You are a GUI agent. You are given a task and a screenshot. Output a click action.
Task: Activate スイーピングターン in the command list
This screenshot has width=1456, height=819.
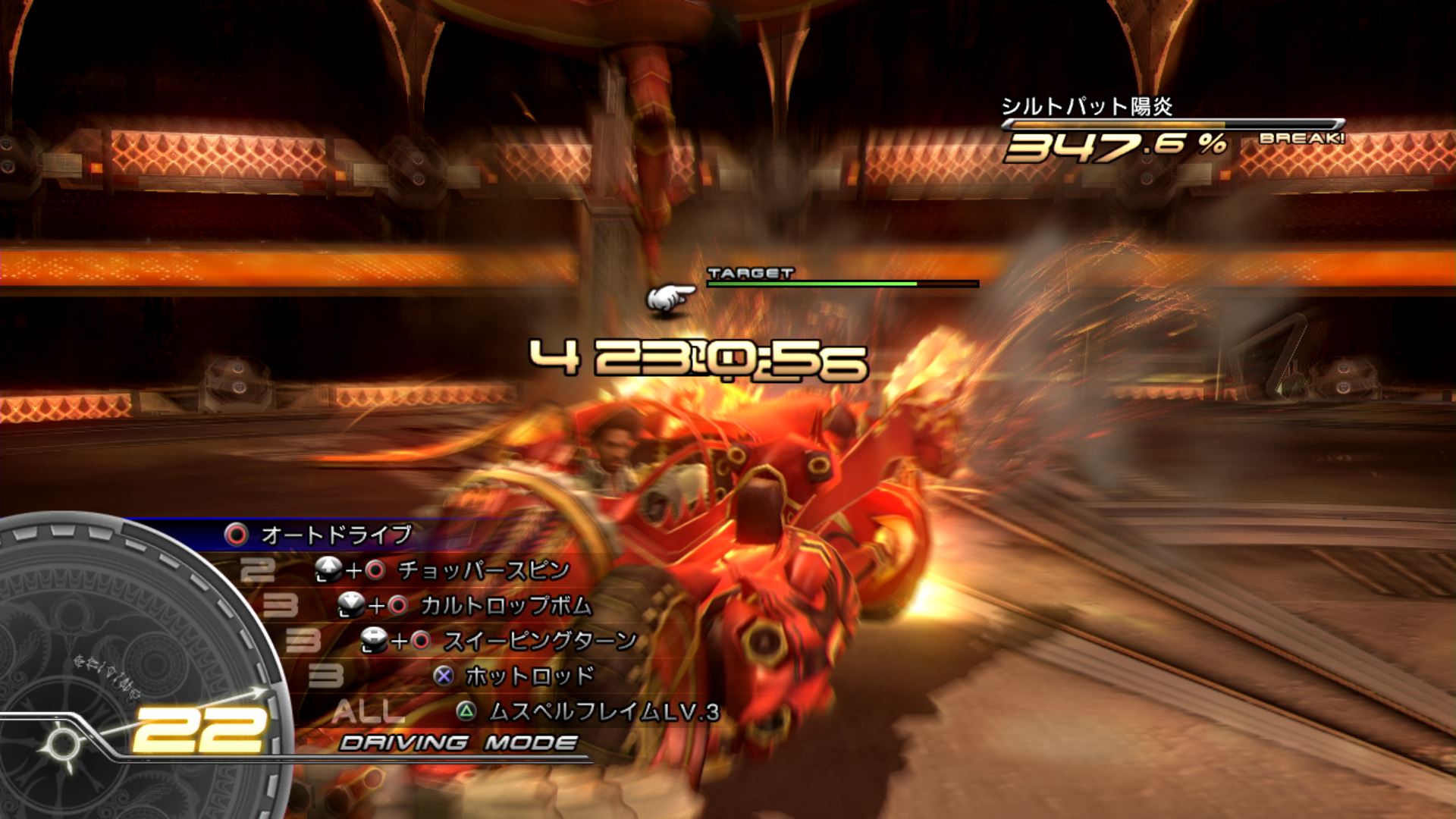[539, 641]
